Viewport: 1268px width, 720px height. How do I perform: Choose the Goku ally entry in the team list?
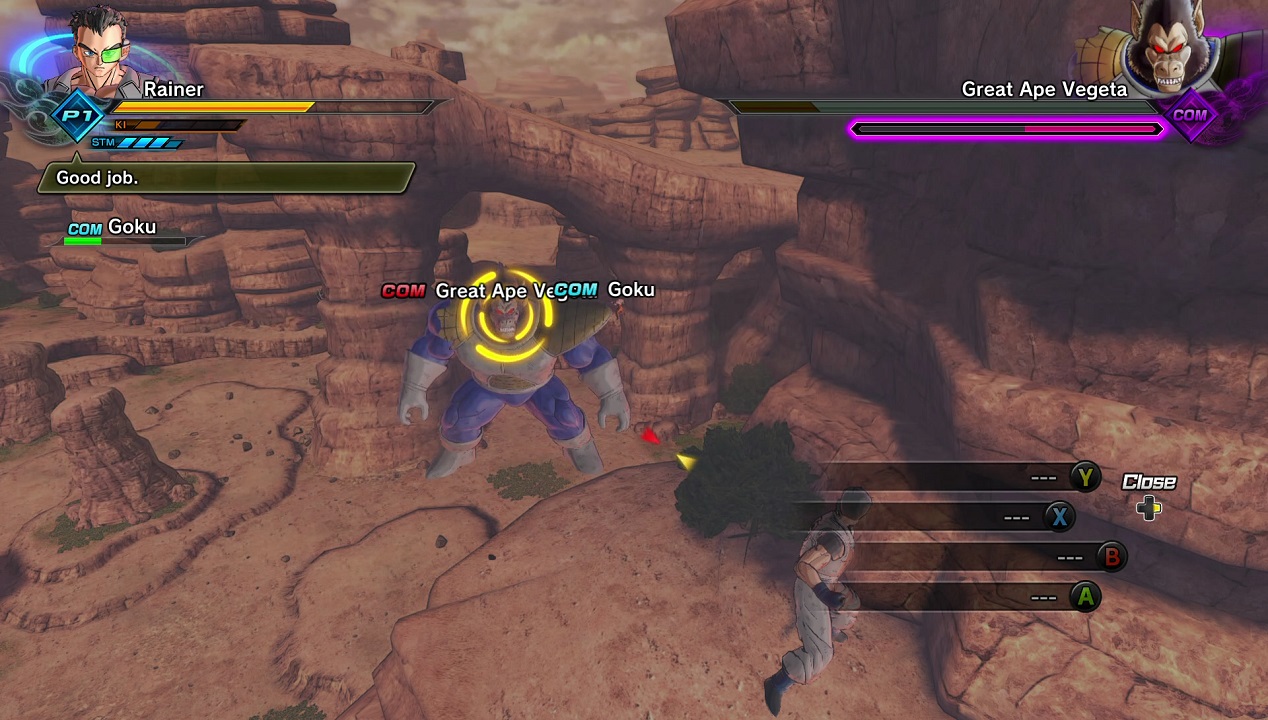[121, 229]
